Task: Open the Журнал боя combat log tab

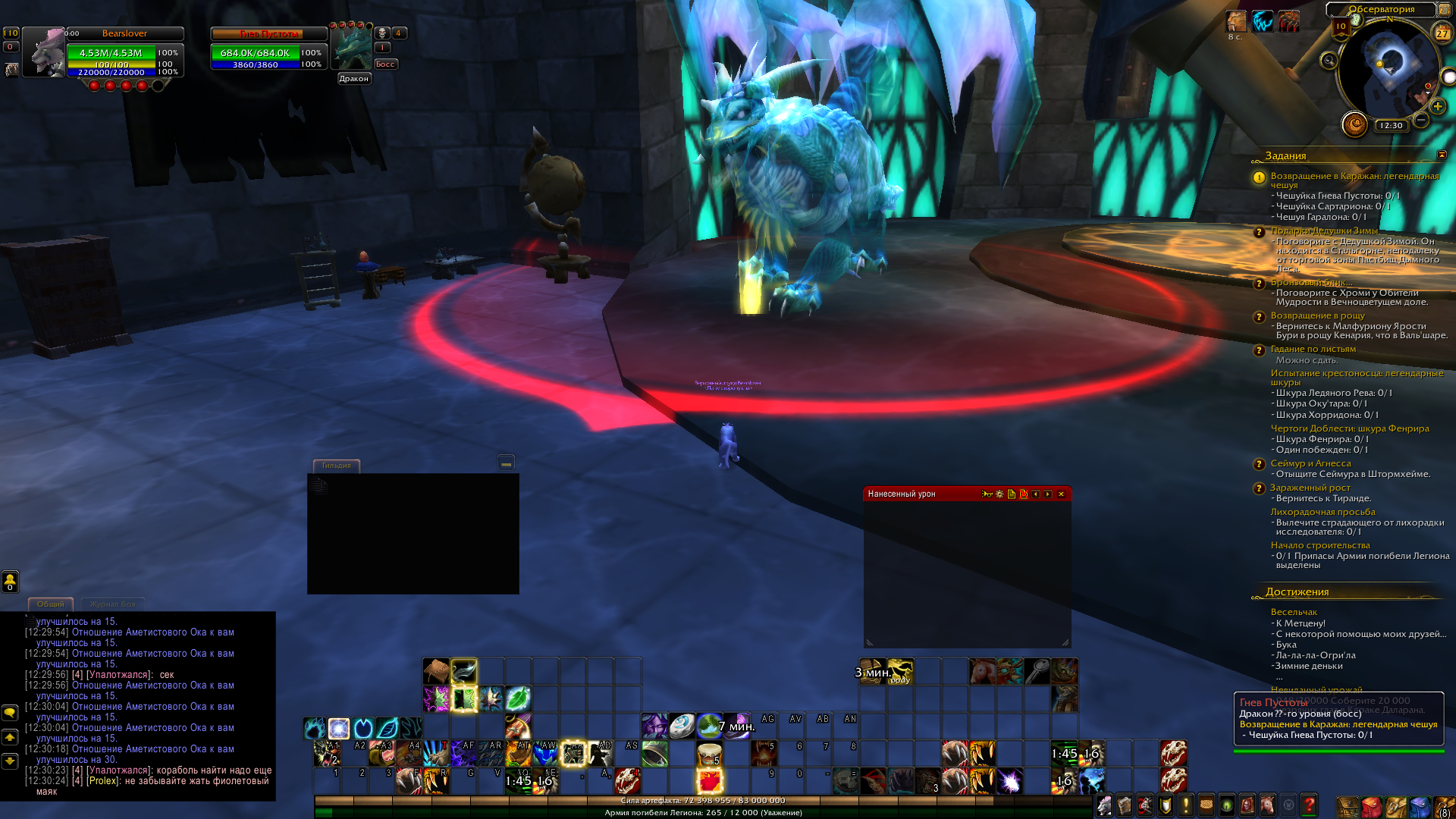Action: (112, 604)
